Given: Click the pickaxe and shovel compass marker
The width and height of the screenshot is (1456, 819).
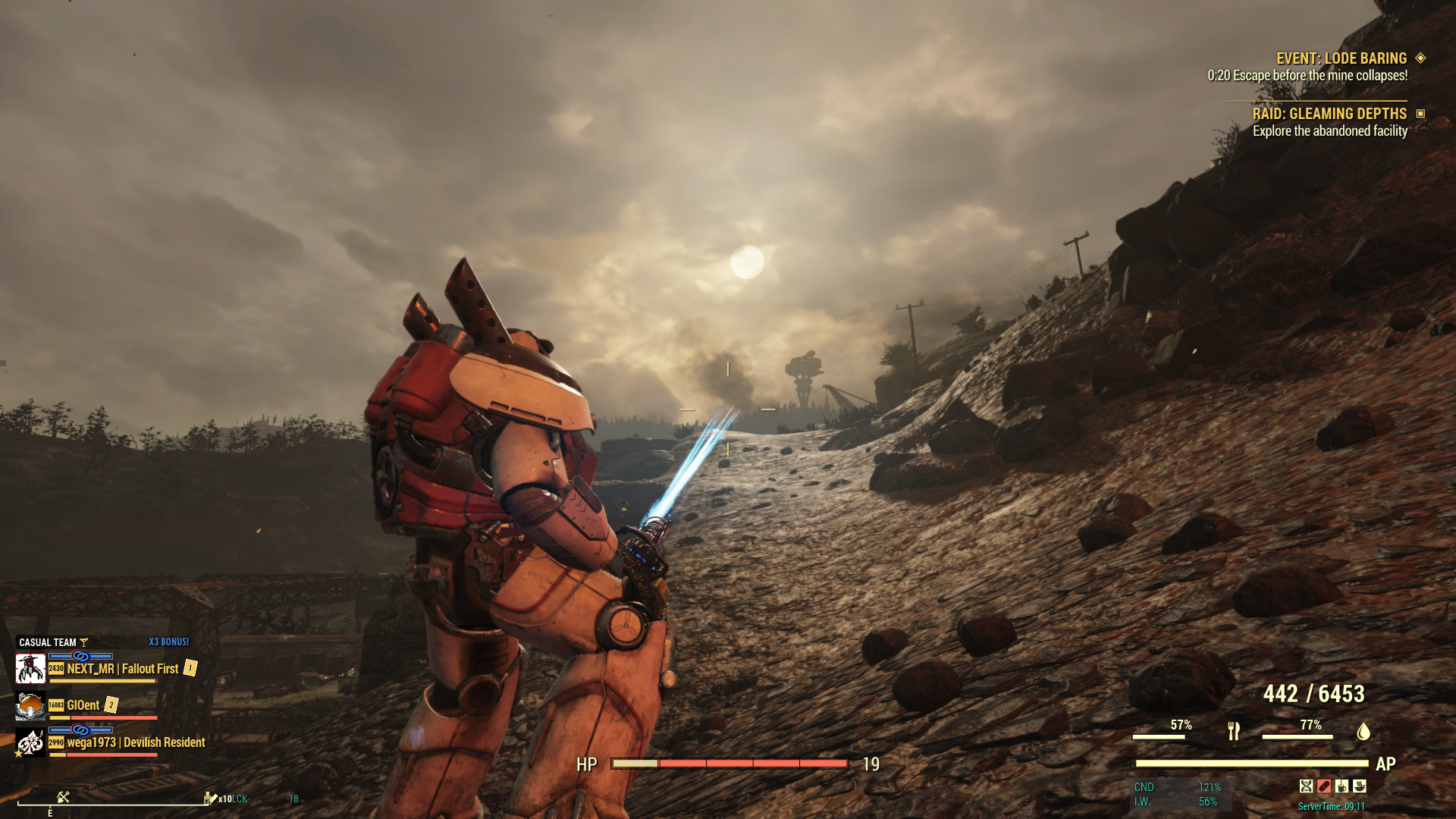Looking at the screenshot, I should click(63, 797).
